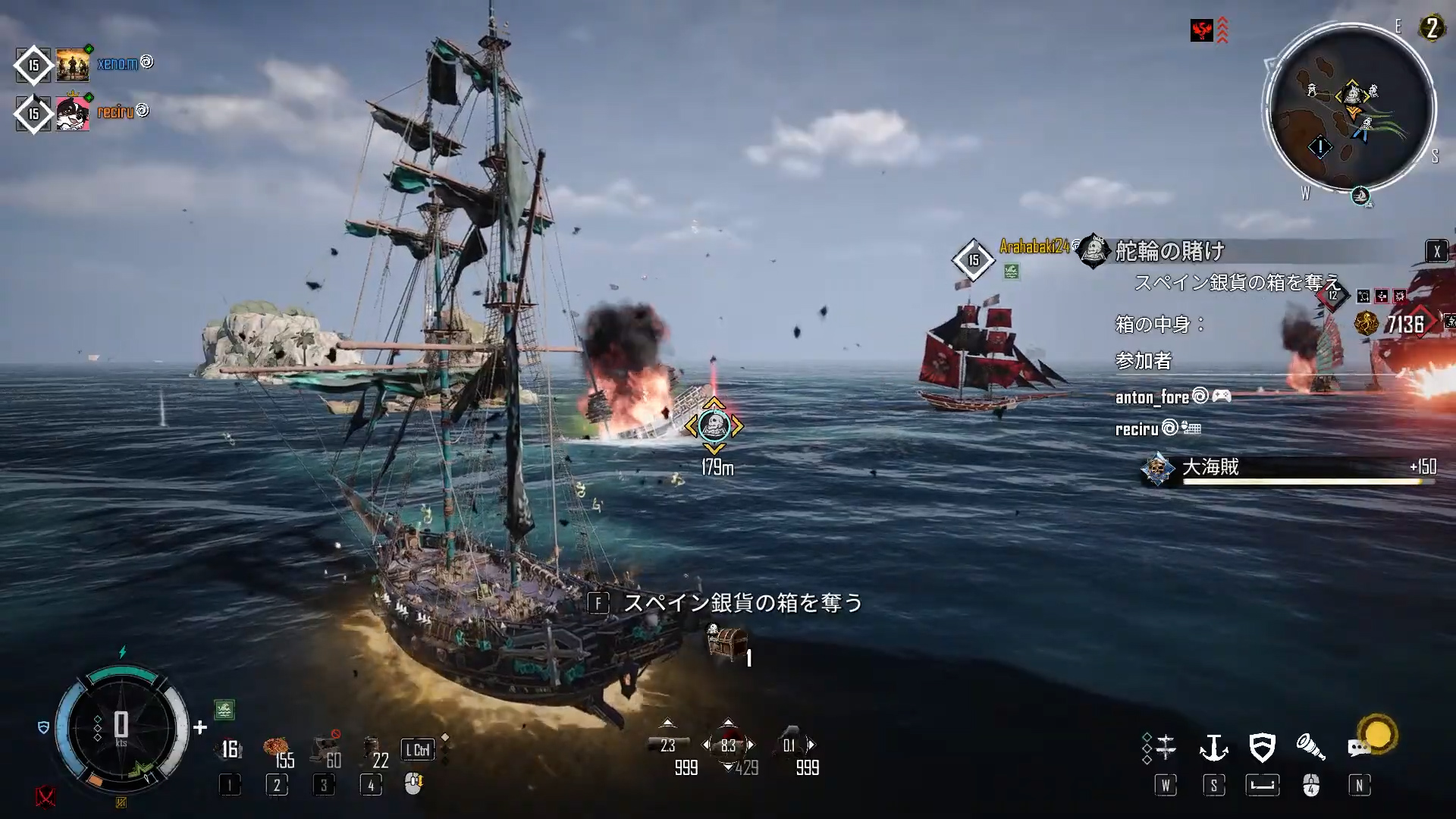This screenshot has width=1456, height=819.
Task: Select participant anton_fore in the event list
Action: [x=1152, y=397]
